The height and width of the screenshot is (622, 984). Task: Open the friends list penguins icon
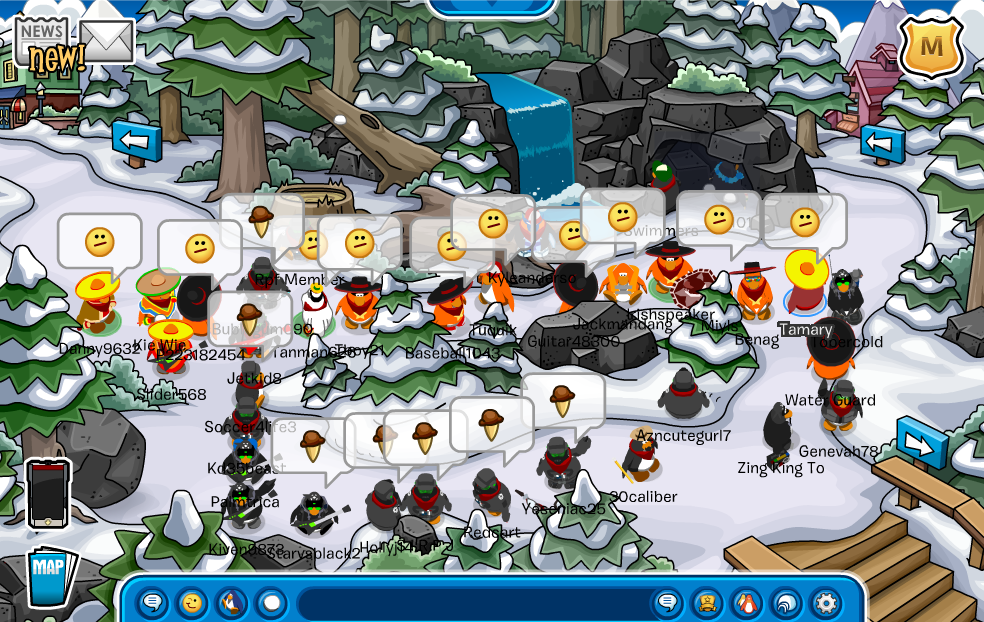click(746, 603)
